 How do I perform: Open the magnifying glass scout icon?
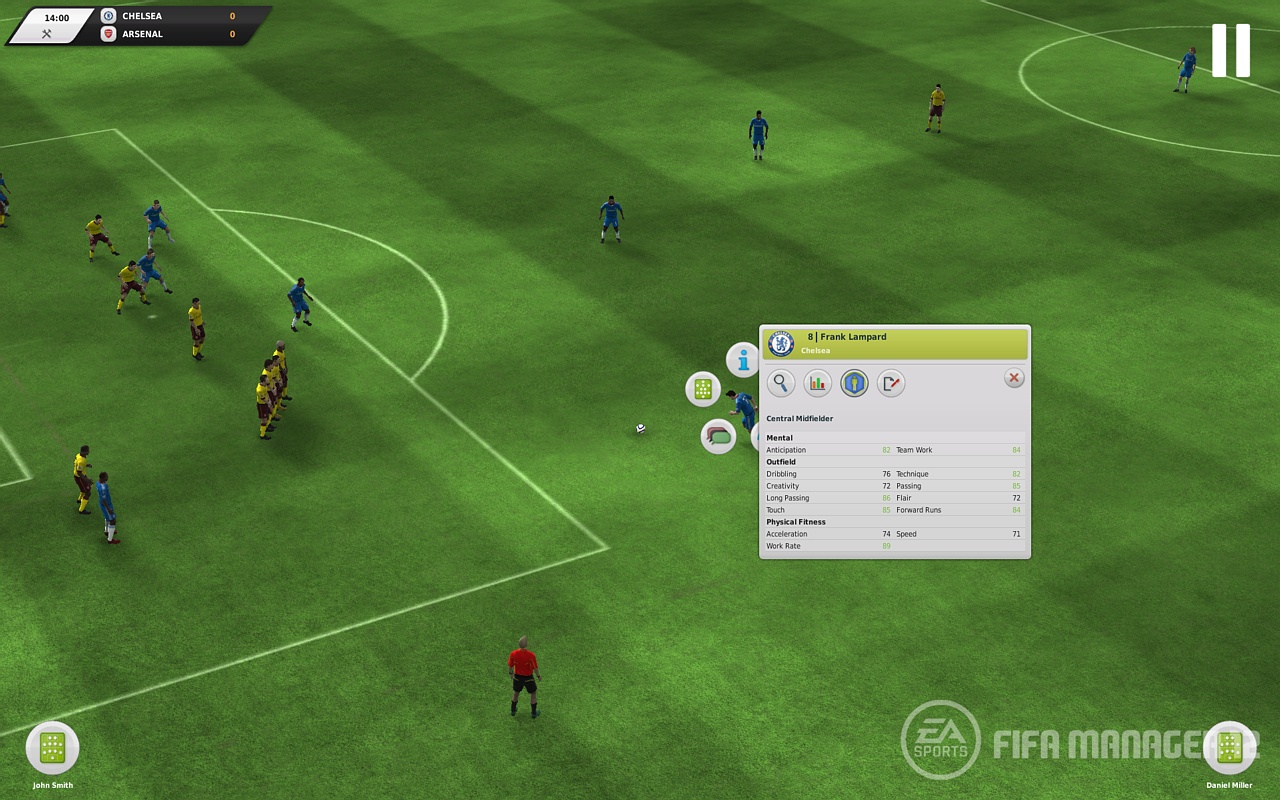pos(781,382)
